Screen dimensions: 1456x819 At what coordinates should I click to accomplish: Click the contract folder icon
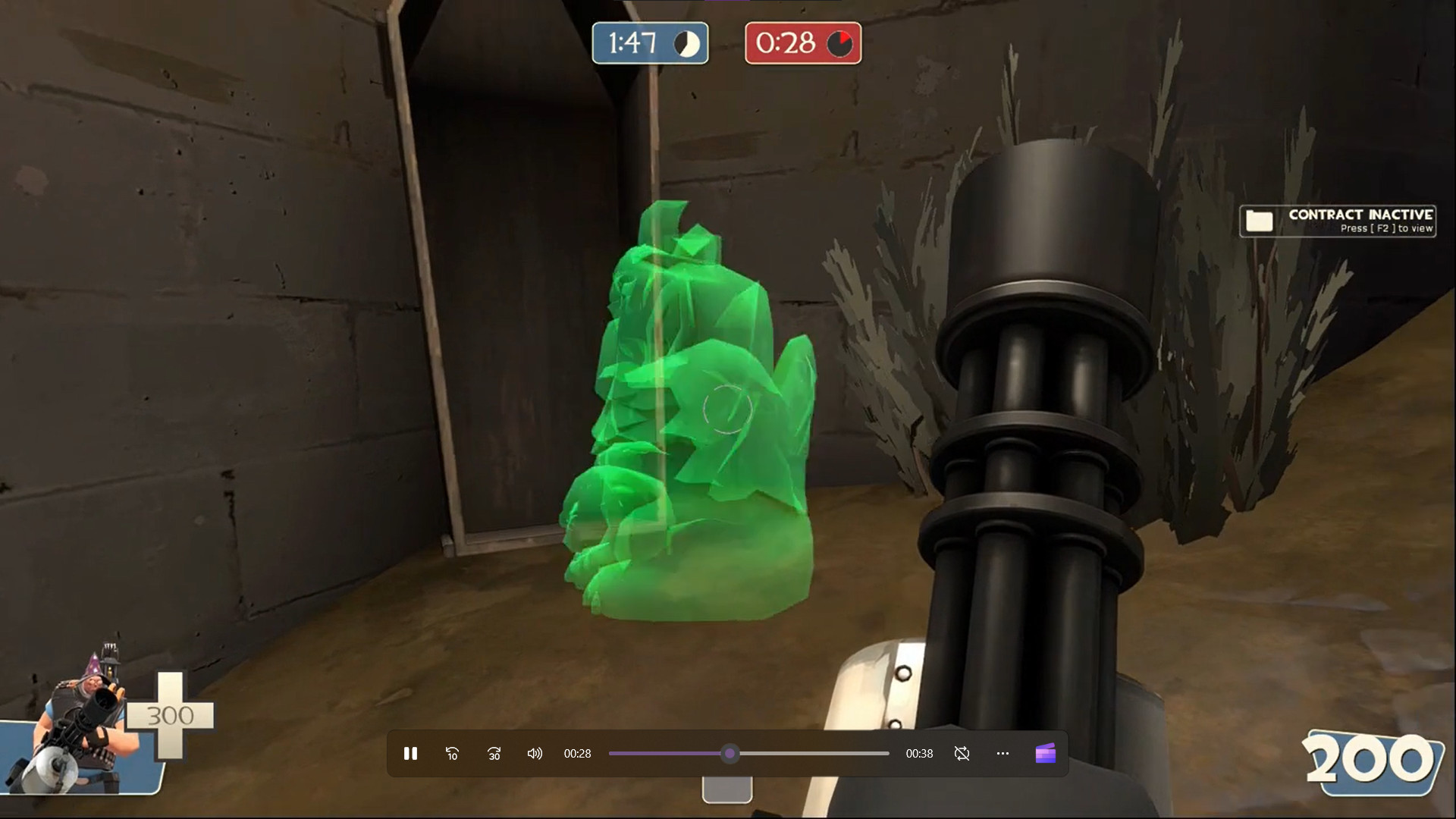[x=1259, y=221]
